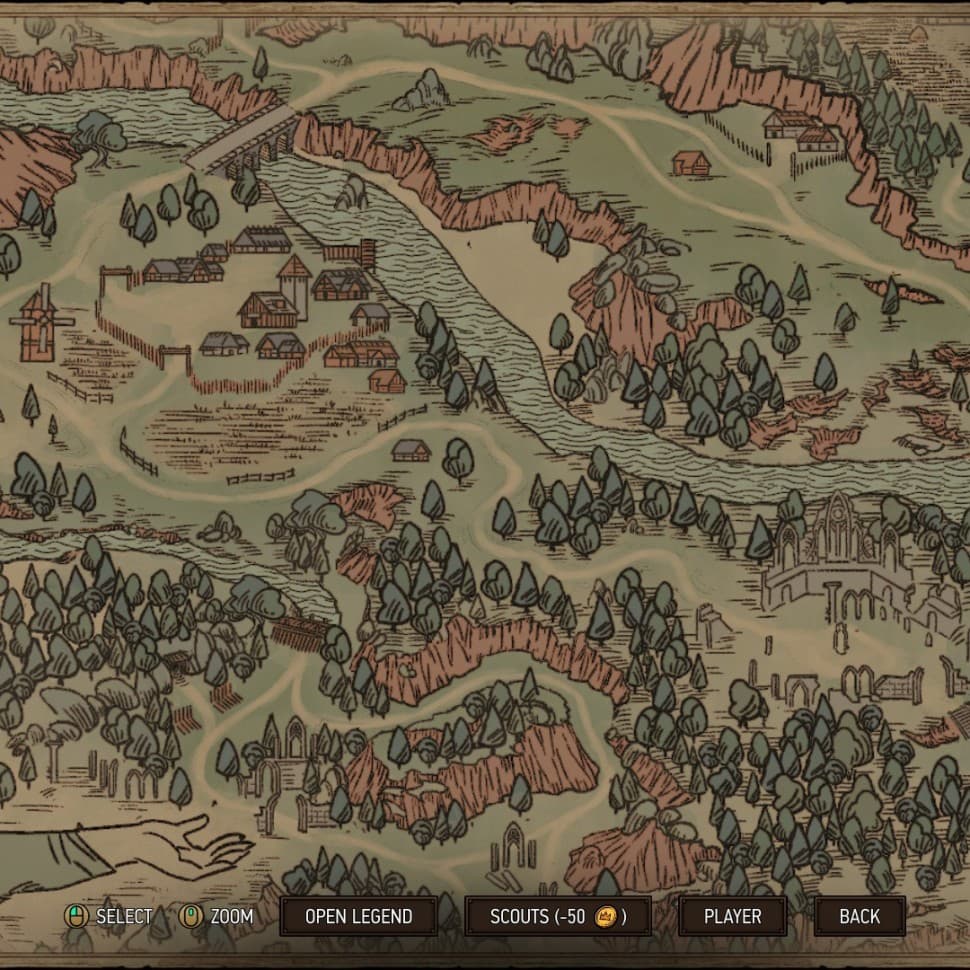Screen dimensions: 970x970
Task: Go Back from the map
Action: pos(859,916)
